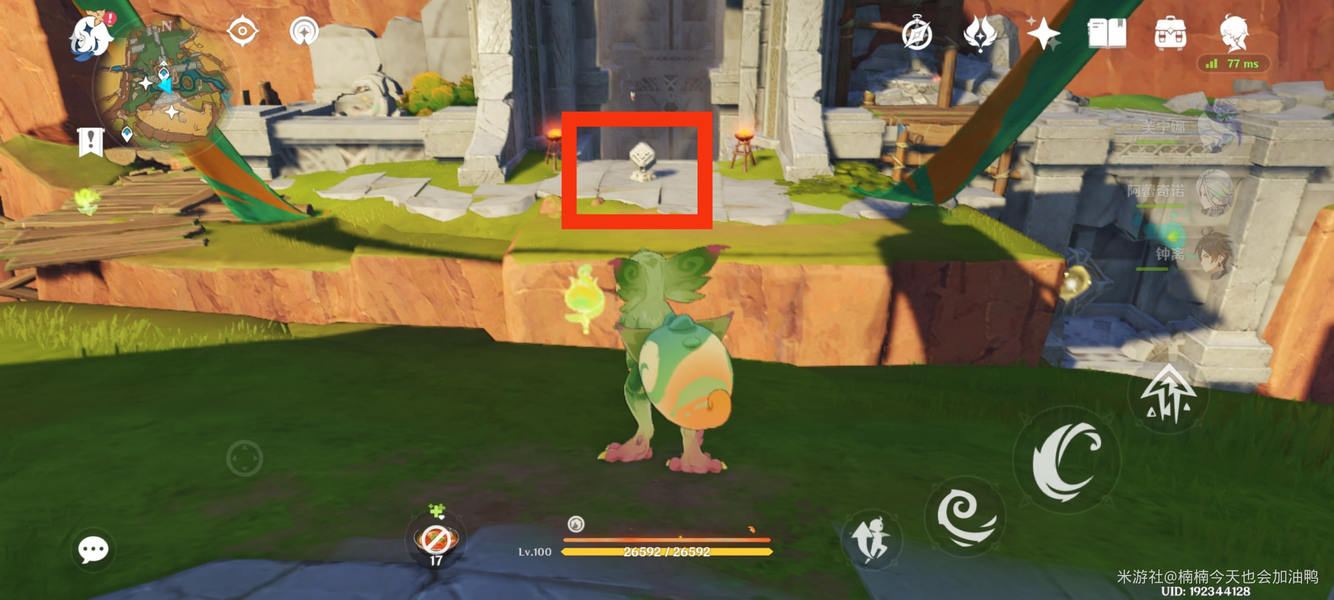Tap the upward arrow jump button

[1168, 394]
